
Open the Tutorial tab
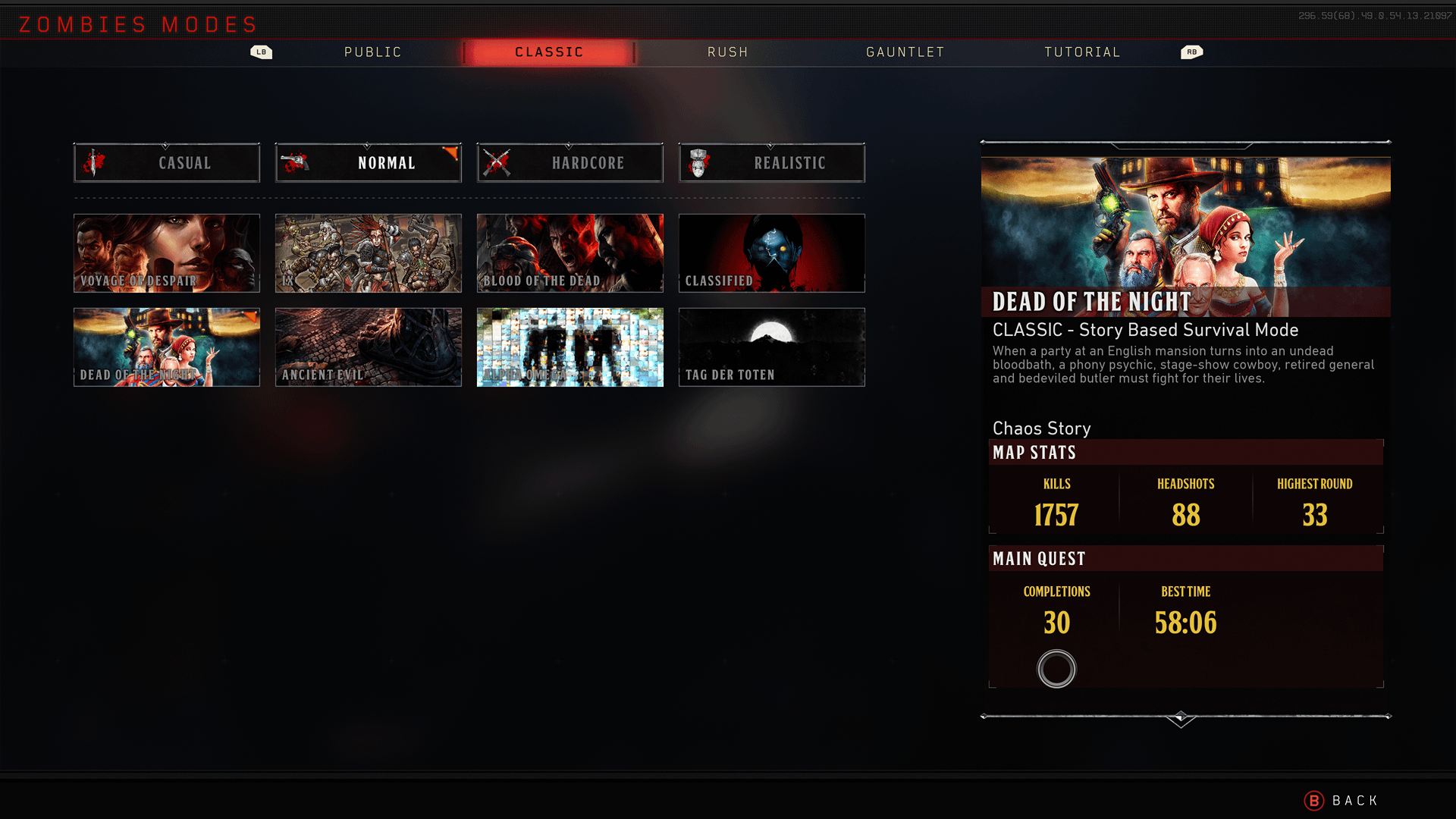(1082, 52)
